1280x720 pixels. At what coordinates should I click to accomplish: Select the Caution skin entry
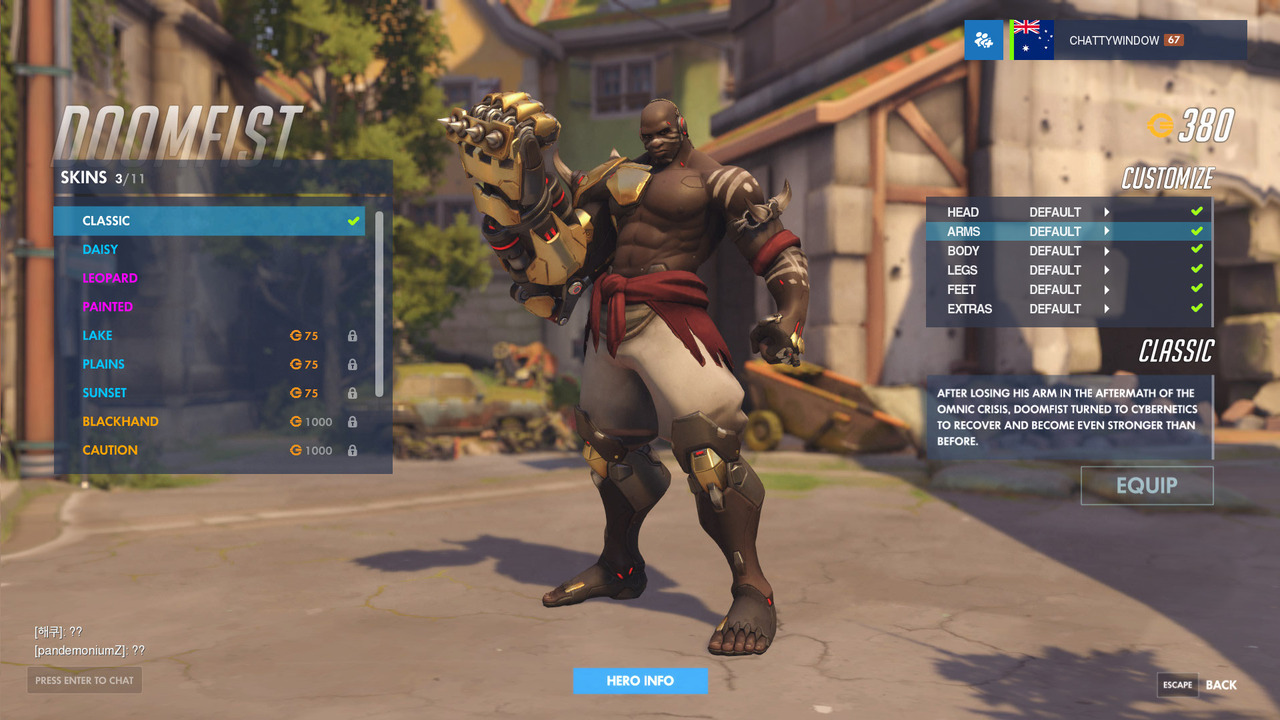(209, 450)
